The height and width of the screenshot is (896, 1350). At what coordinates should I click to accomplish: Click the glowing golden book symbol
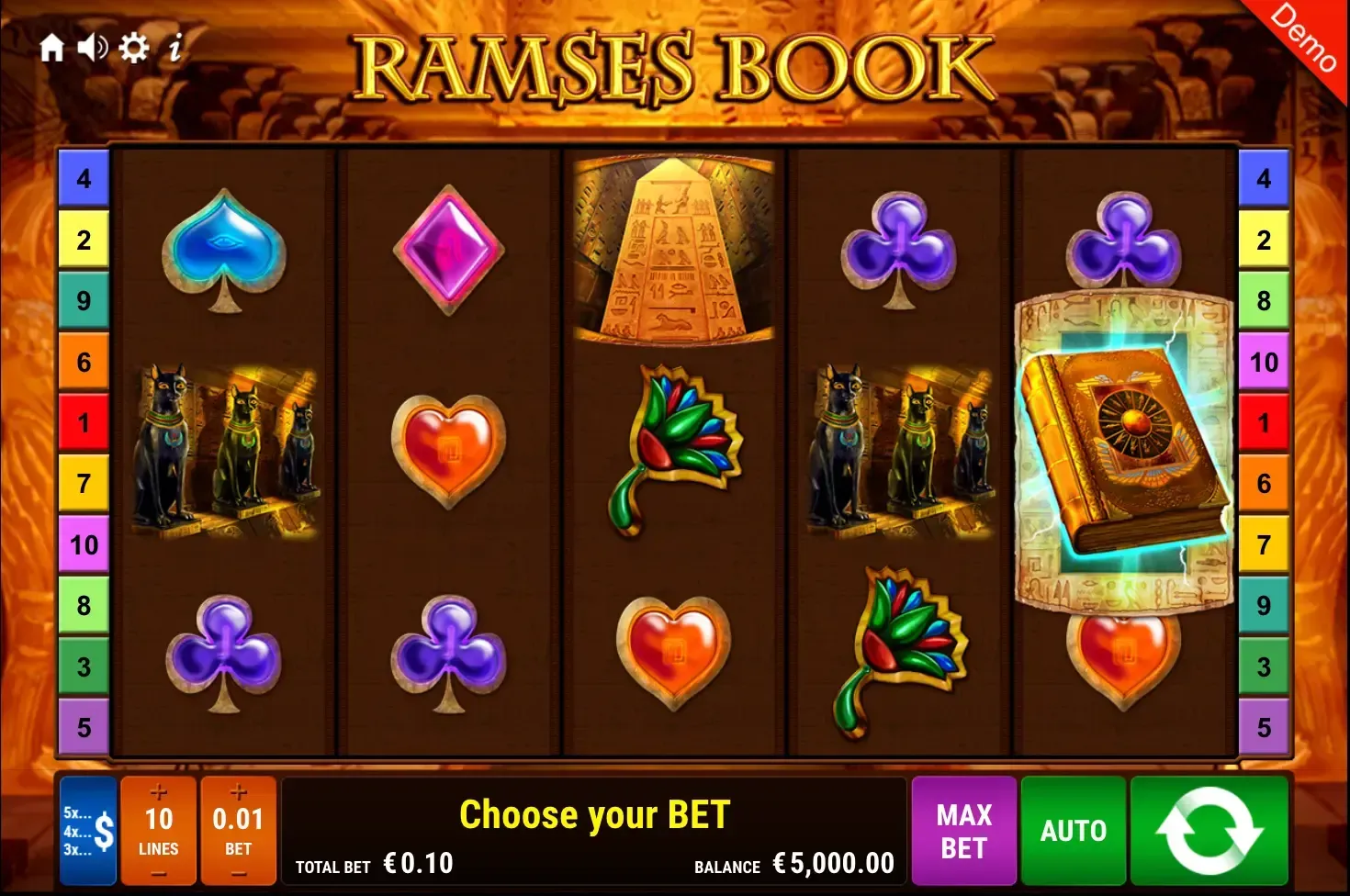[1122, 441]
